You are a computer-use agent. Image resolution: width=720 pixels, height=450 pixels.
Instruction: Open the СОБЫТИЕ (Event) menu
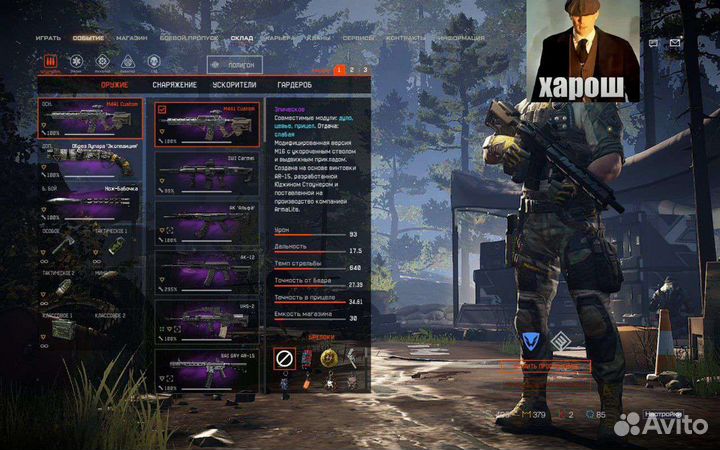[89, 37]
